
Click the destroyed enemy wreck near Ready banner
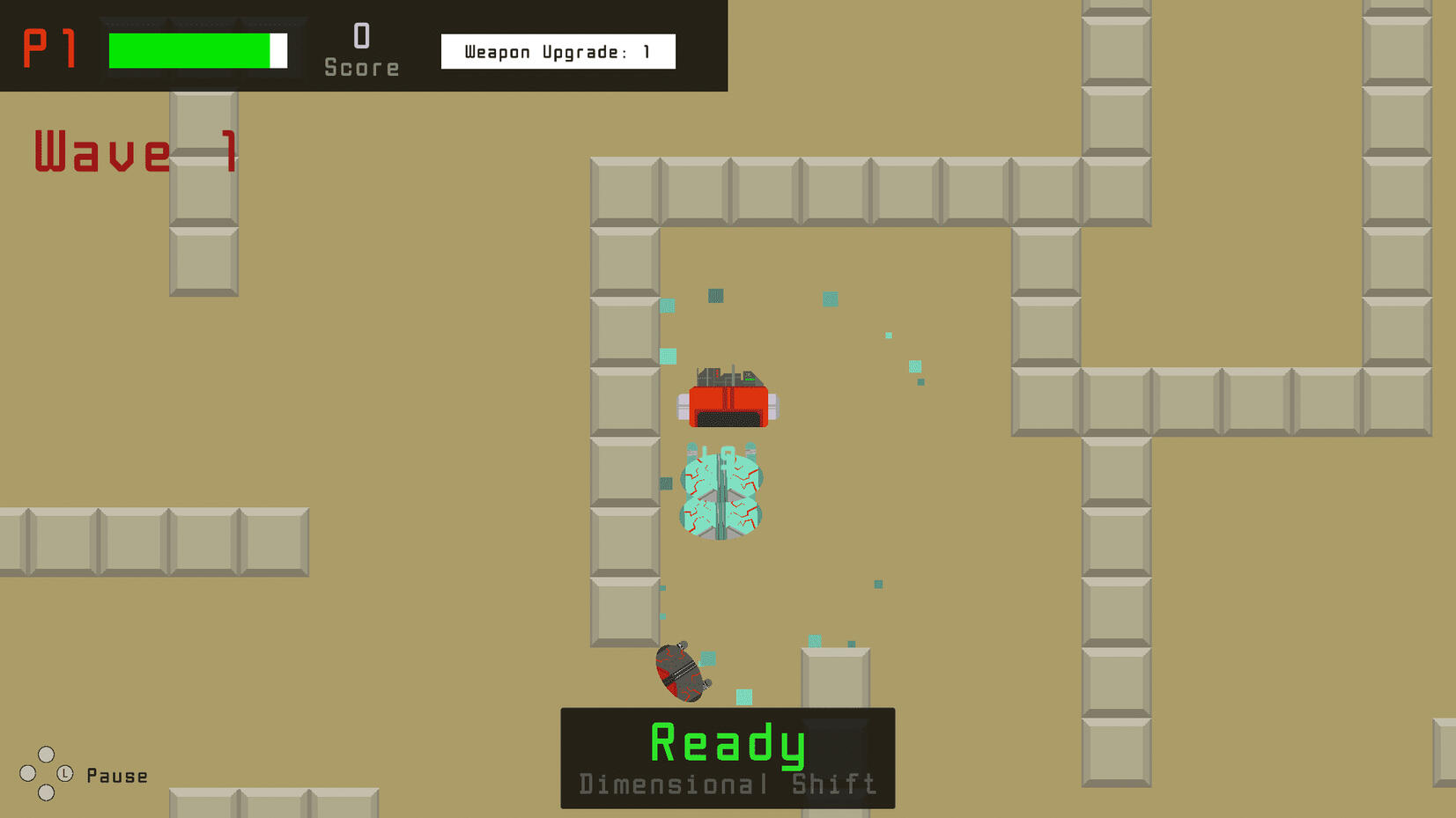(680, 674)
